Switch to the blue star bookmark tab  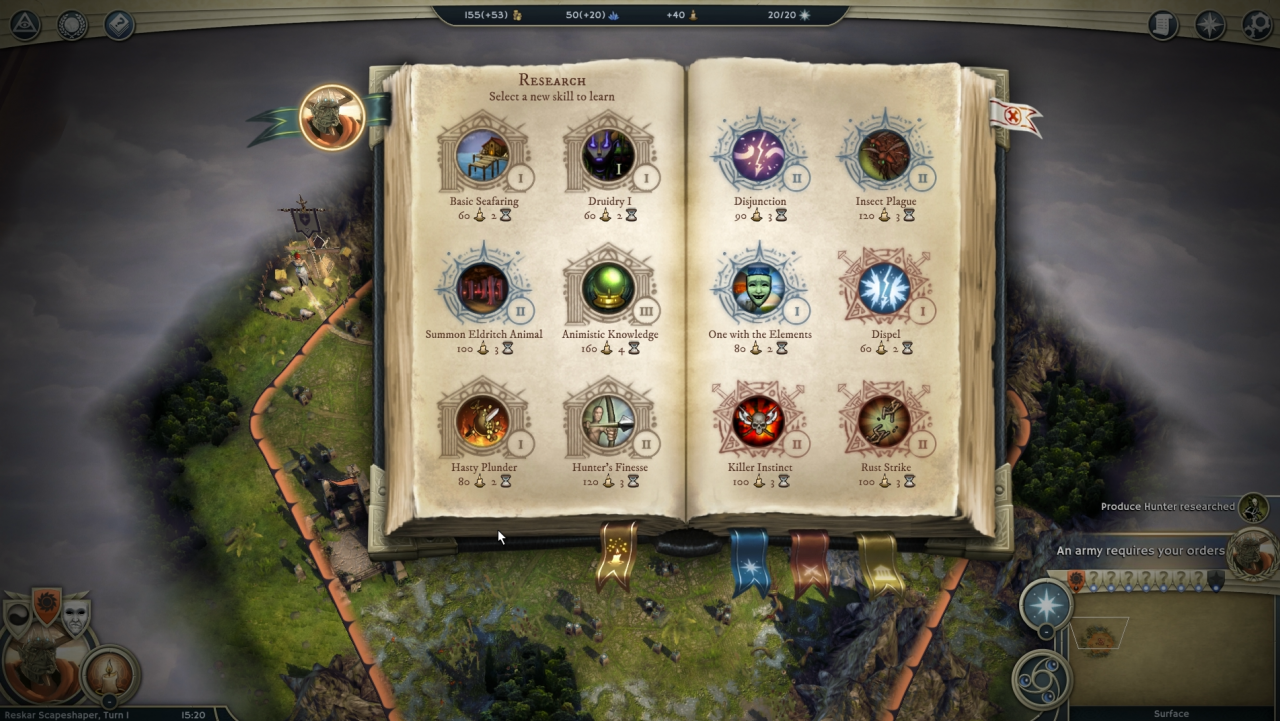click(748, 562)
